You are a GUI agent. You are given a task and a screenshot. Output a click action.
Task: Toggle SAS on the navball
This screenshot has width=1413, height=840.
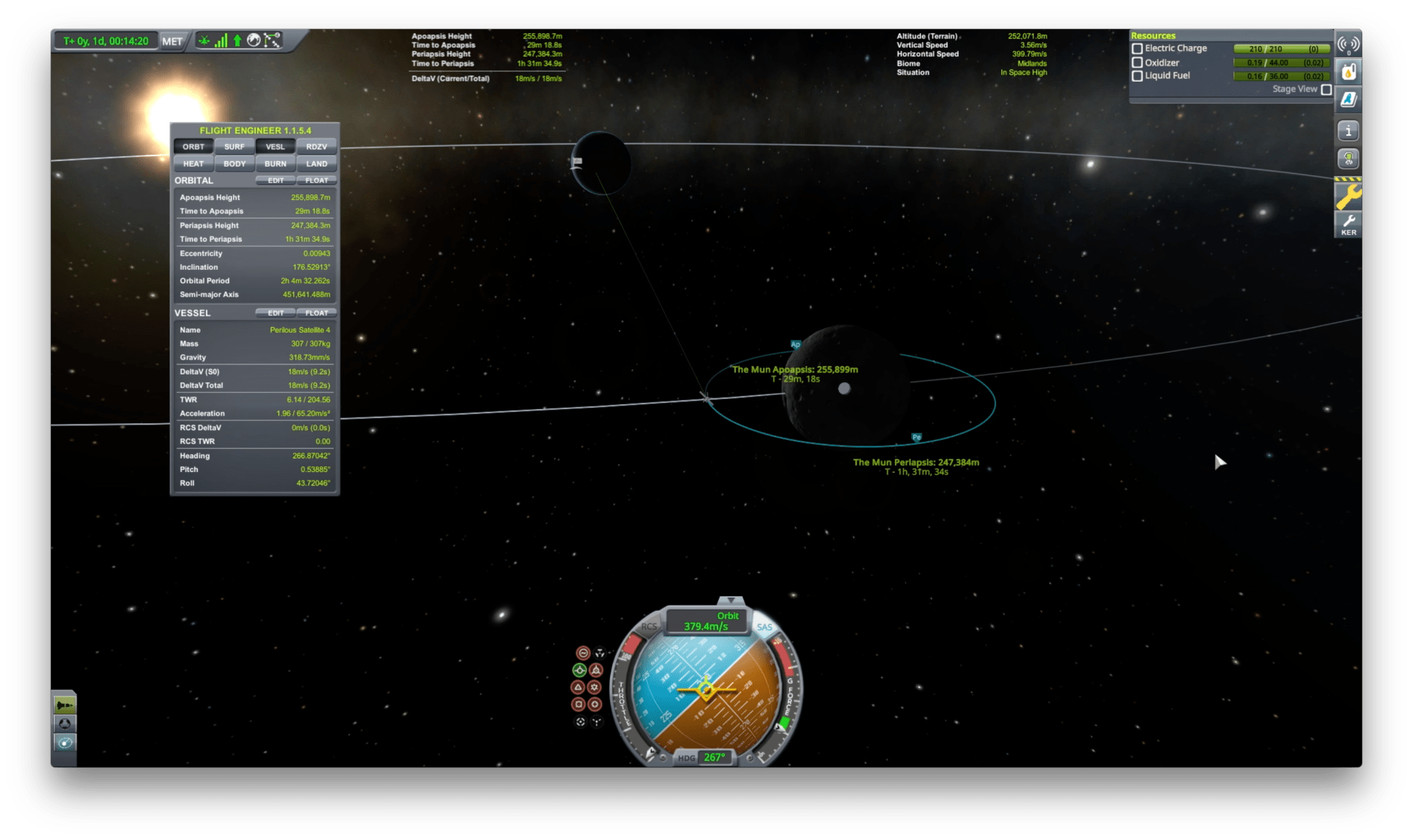coord(764,627)
